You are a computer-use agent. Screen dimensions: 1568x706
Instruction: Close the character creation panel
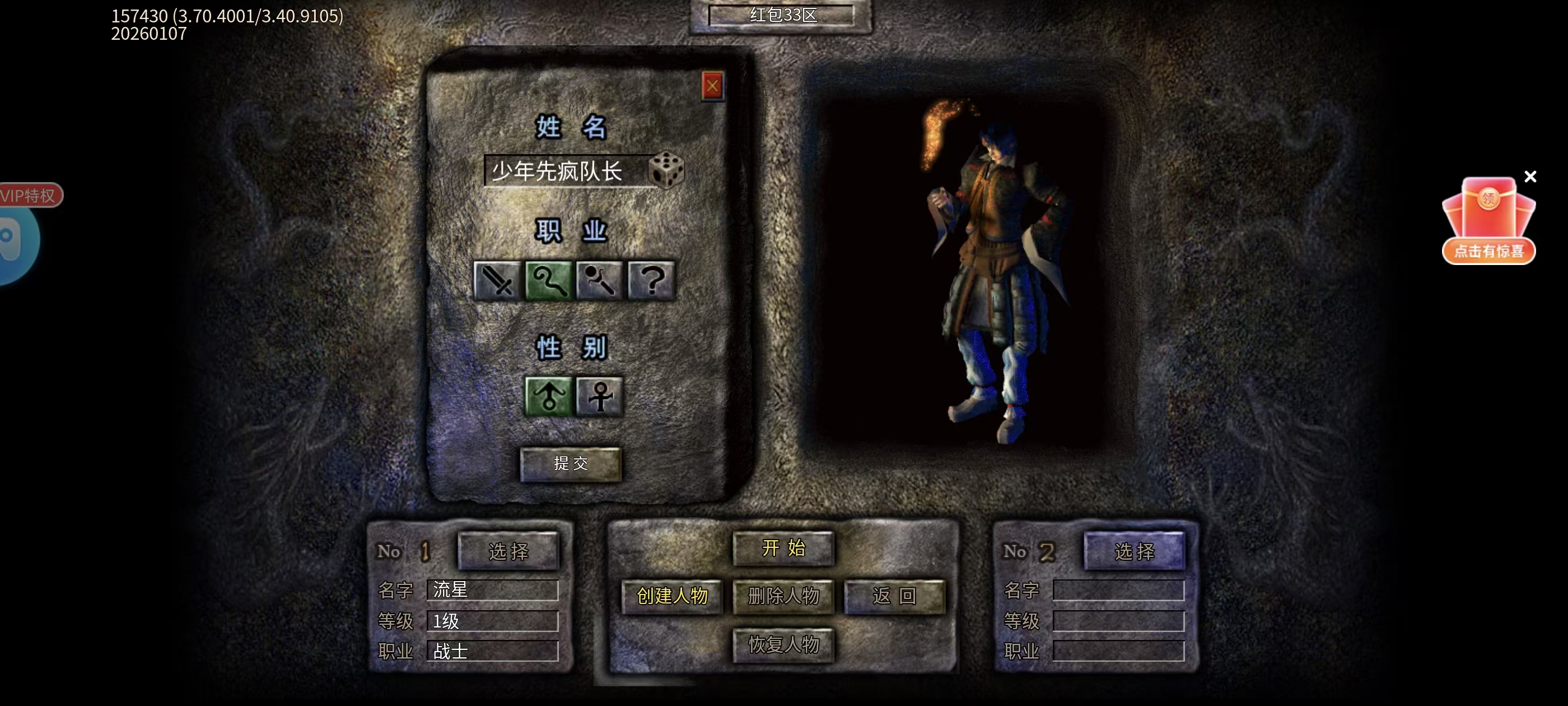click(x=712, y=86)
